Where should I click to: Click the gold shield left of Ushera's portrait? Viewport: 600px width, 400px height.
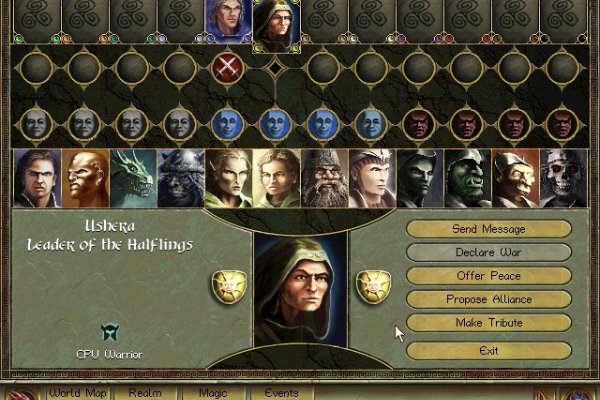(227, 285)
